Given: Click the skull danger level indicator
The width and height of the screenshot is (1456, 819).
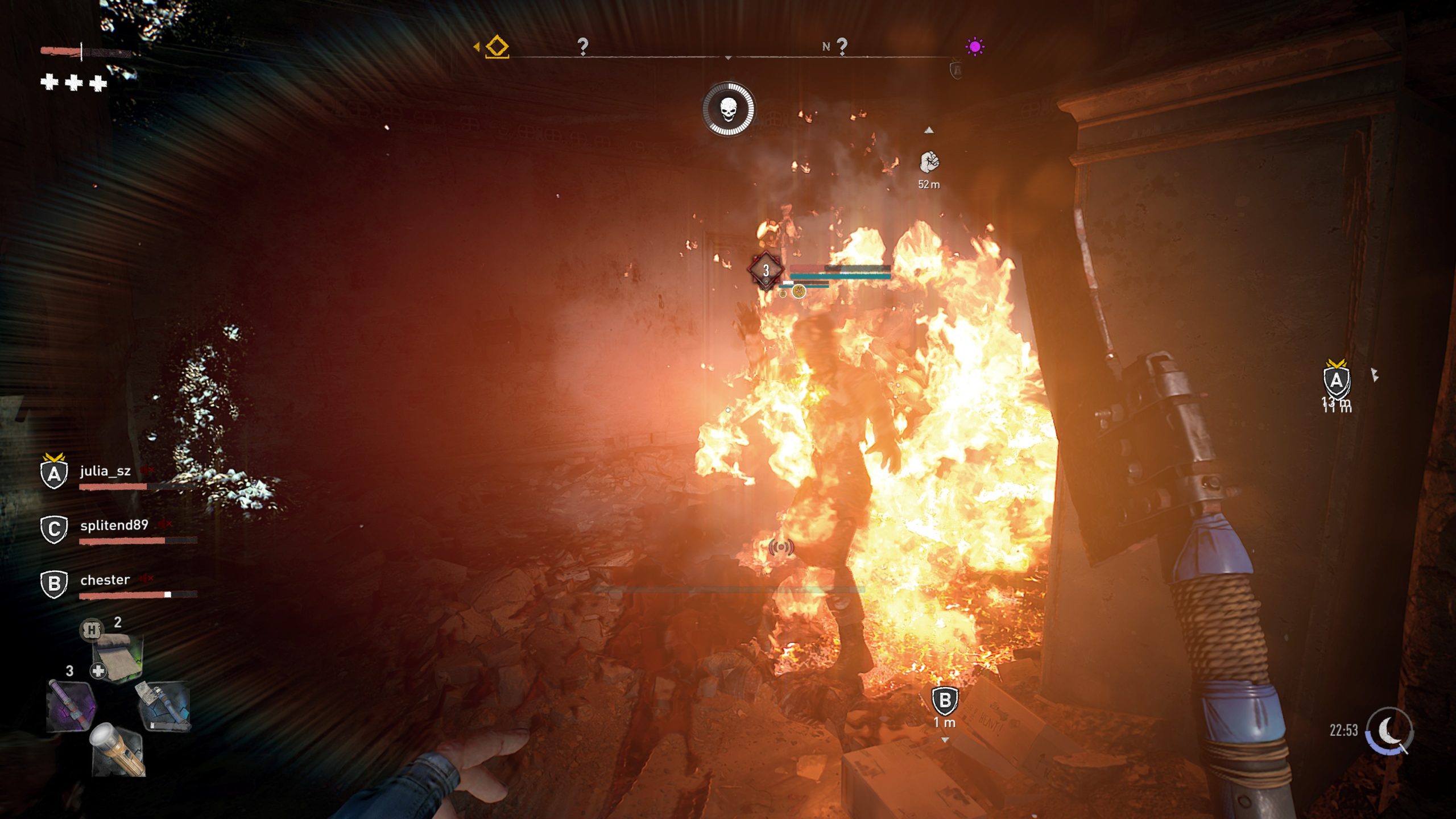Looking at the screenshot, I should pyautogui.click(x=728, y=109).
